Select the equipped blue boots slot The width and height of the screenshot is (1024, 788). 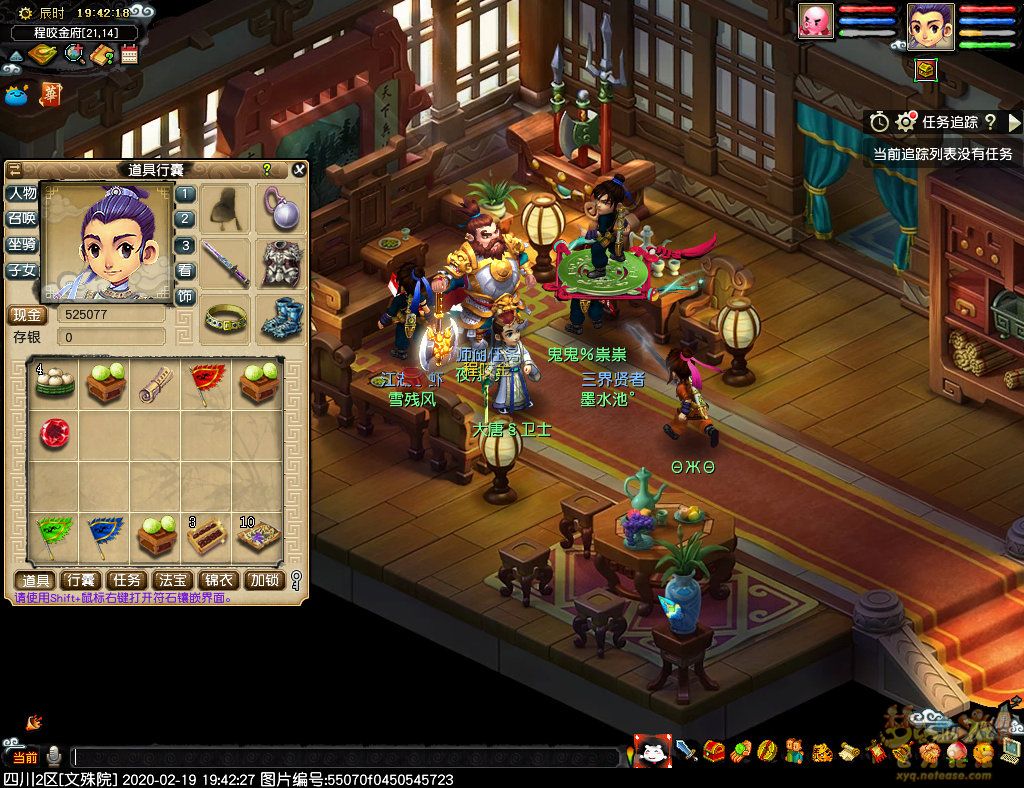coord(280,317)
